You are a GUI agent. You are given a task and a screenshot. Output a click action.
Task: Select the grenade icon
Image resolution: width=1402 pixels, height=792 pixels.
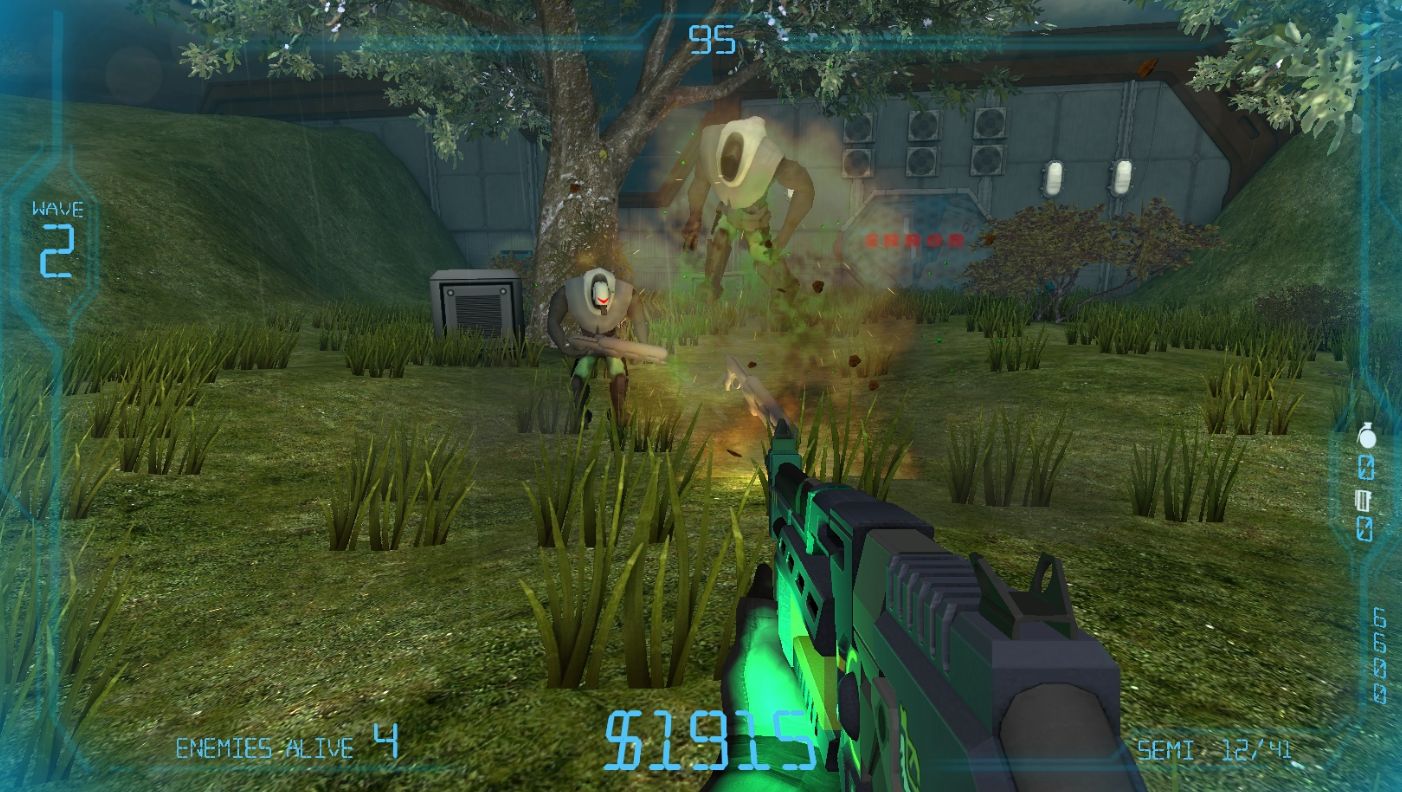1366,437
